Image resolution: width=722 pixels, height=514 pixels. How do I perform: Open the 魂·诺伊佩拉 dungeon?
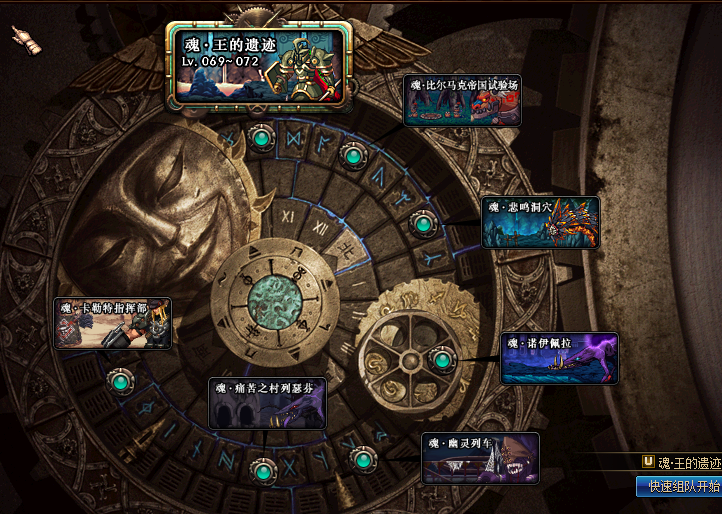[559, 358]
